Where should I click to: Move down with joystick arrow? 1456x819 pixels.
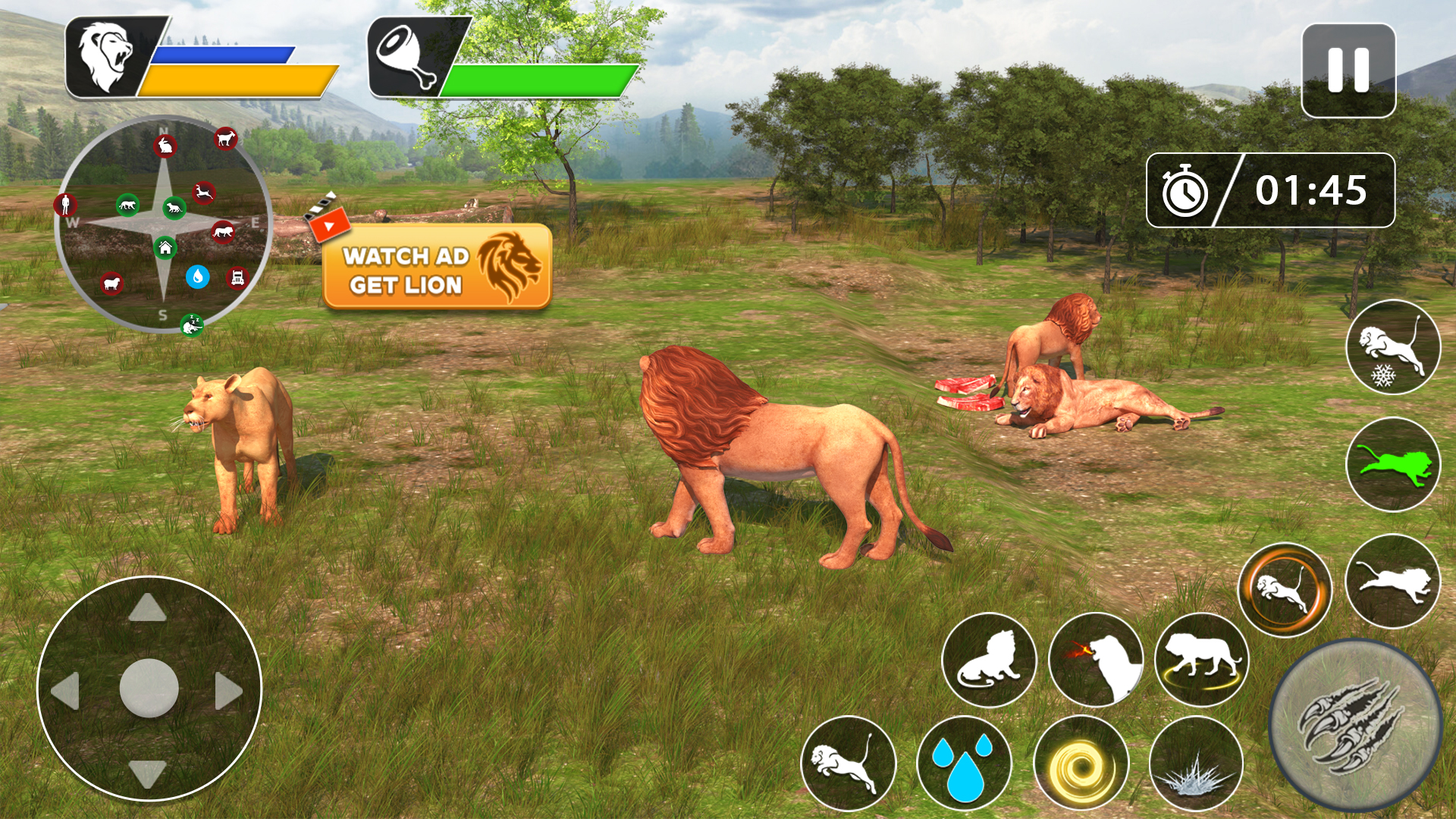(148, 772)
